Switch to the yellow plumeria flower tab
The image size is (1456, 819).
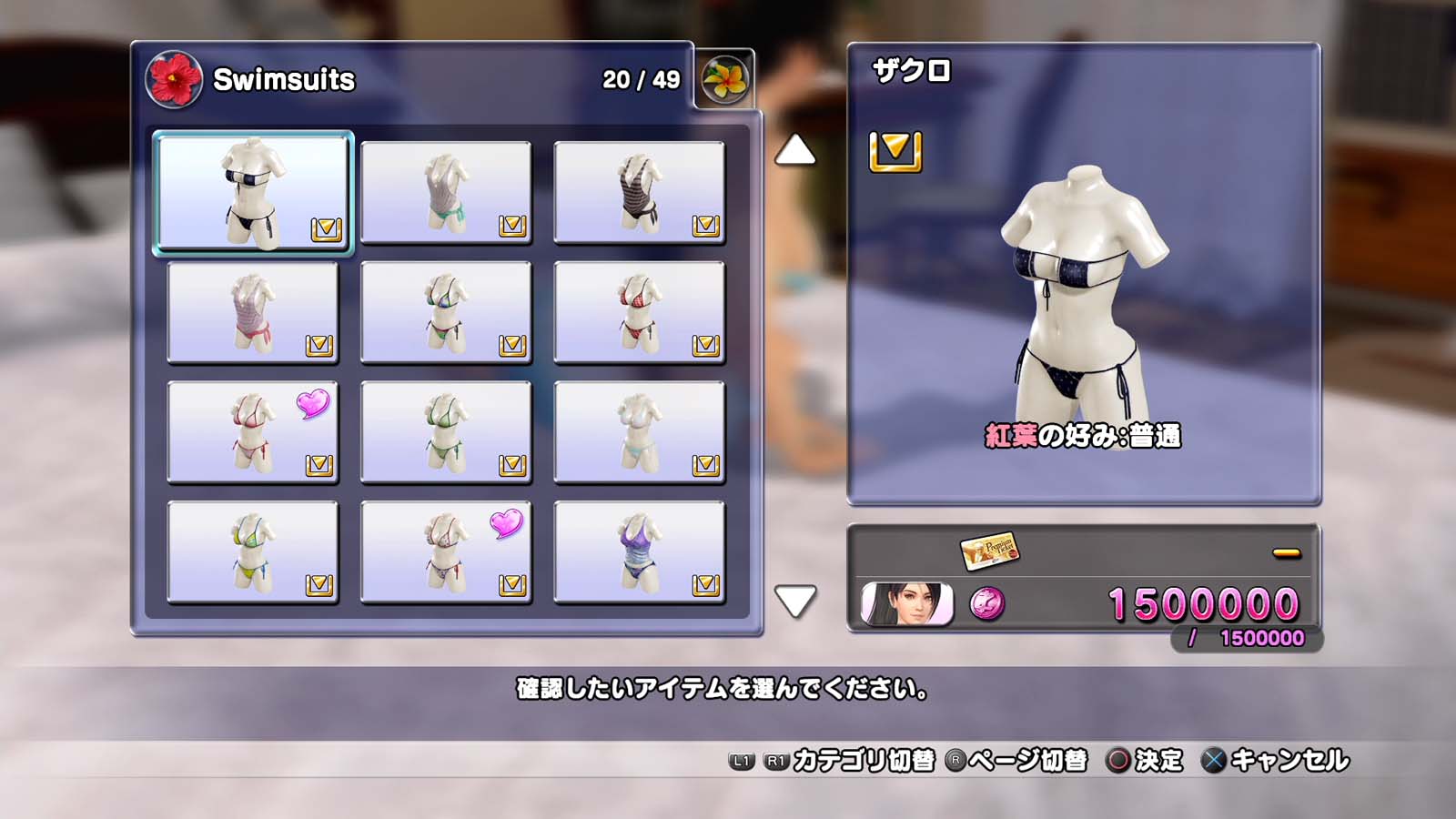[724, 79]
